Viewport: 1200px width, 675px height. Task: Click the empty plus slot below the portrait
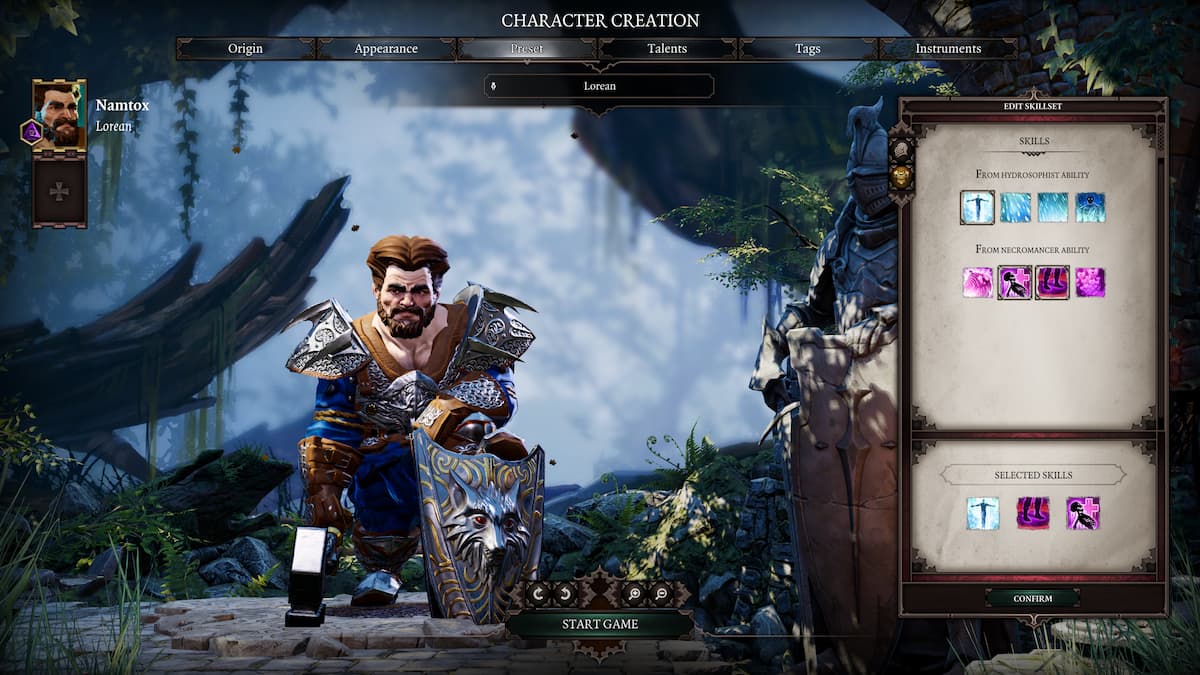click(x=59, y=191)
